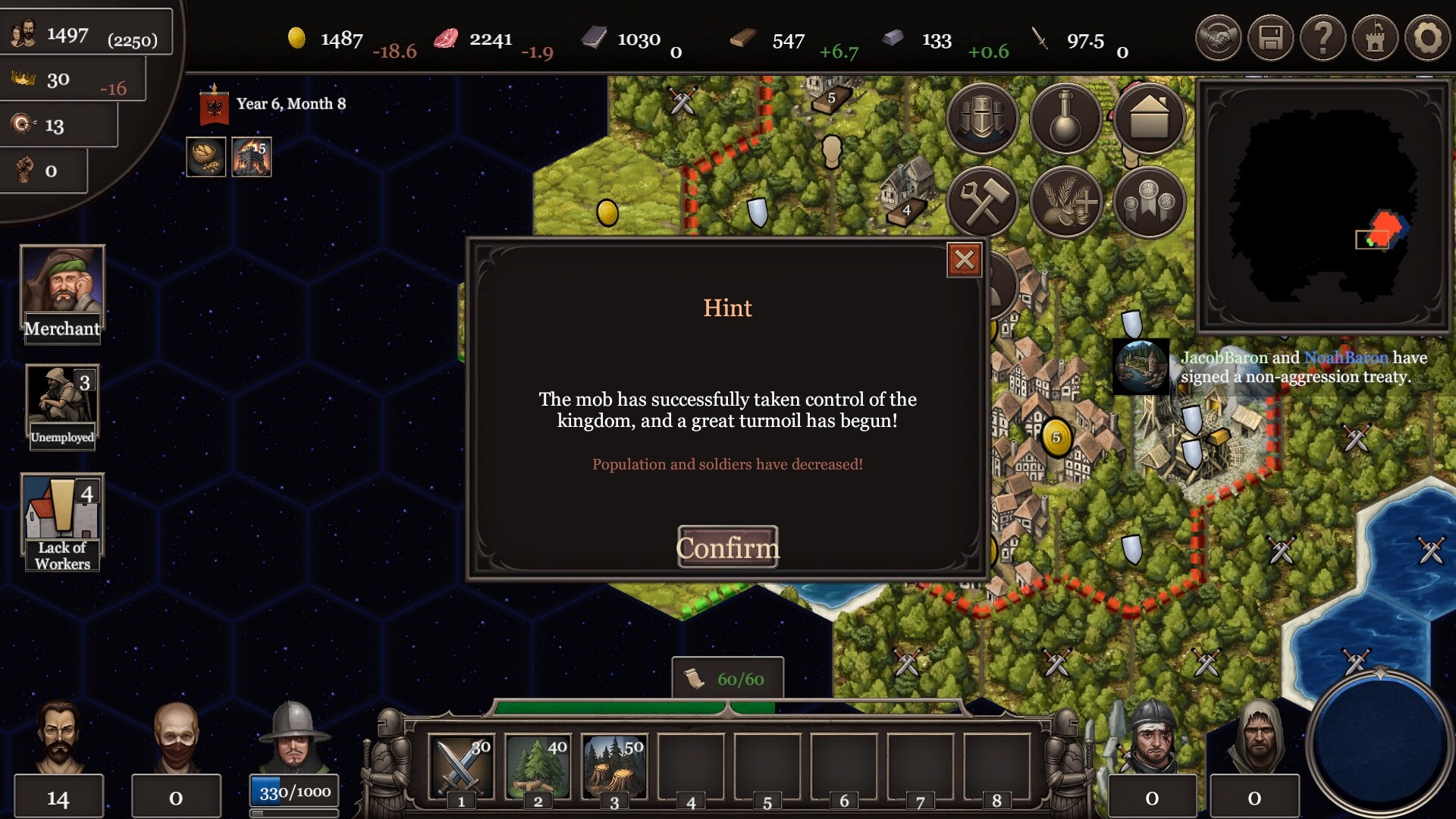The image size is (1456, 819).
Task: Open the medals honors menu
Action: (1149, 202)
